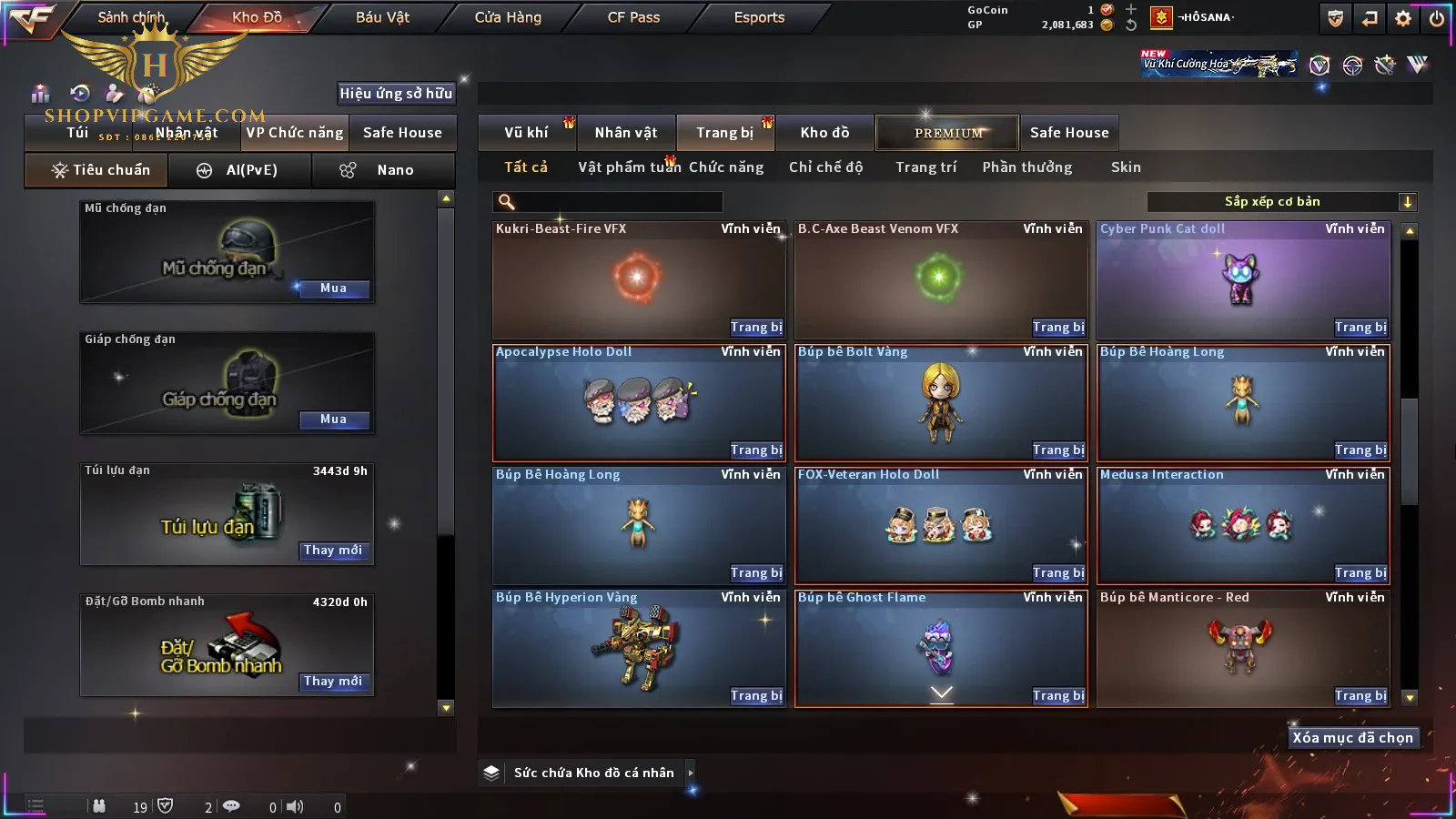Equip the Kukri-Beast-Fire VFX
This screenshot has height=819, width=1456.
point(756,328)
